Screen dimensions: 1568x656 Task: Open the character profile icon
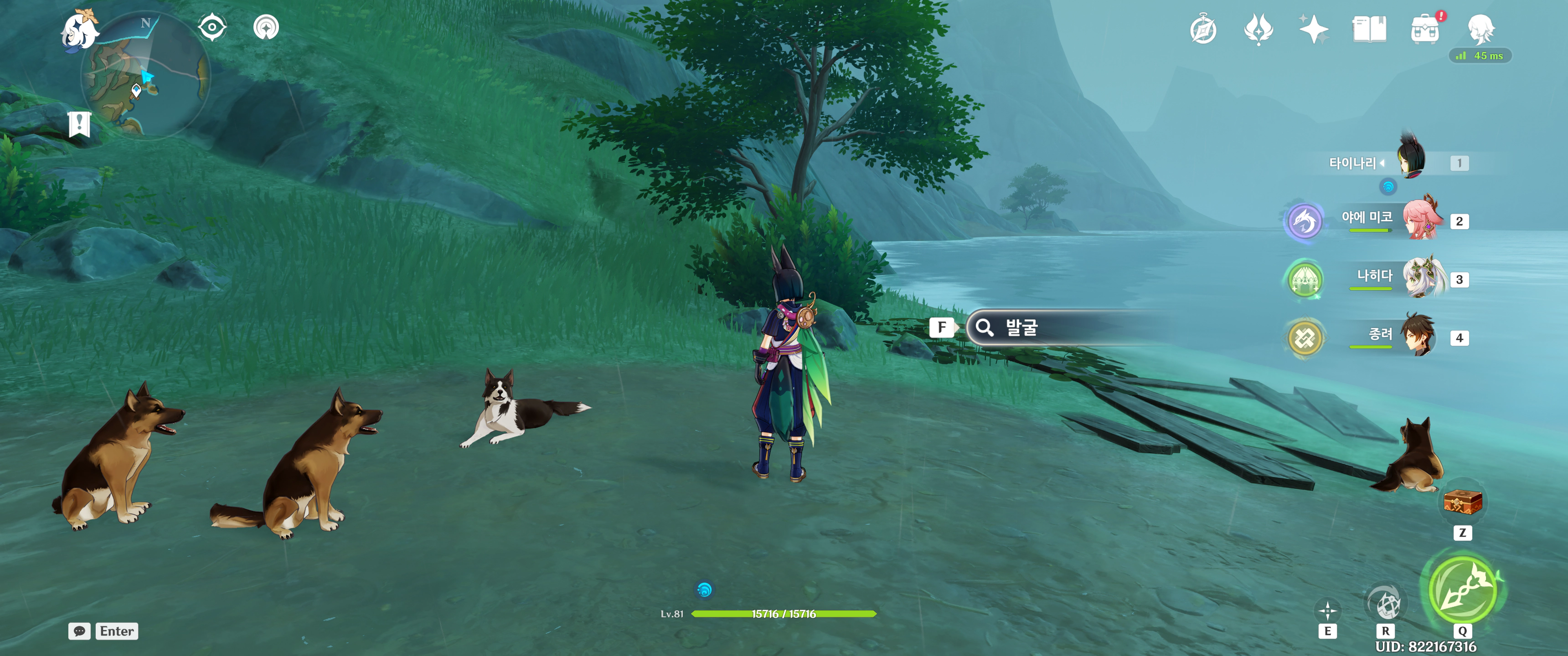[x=1480, y=29]
